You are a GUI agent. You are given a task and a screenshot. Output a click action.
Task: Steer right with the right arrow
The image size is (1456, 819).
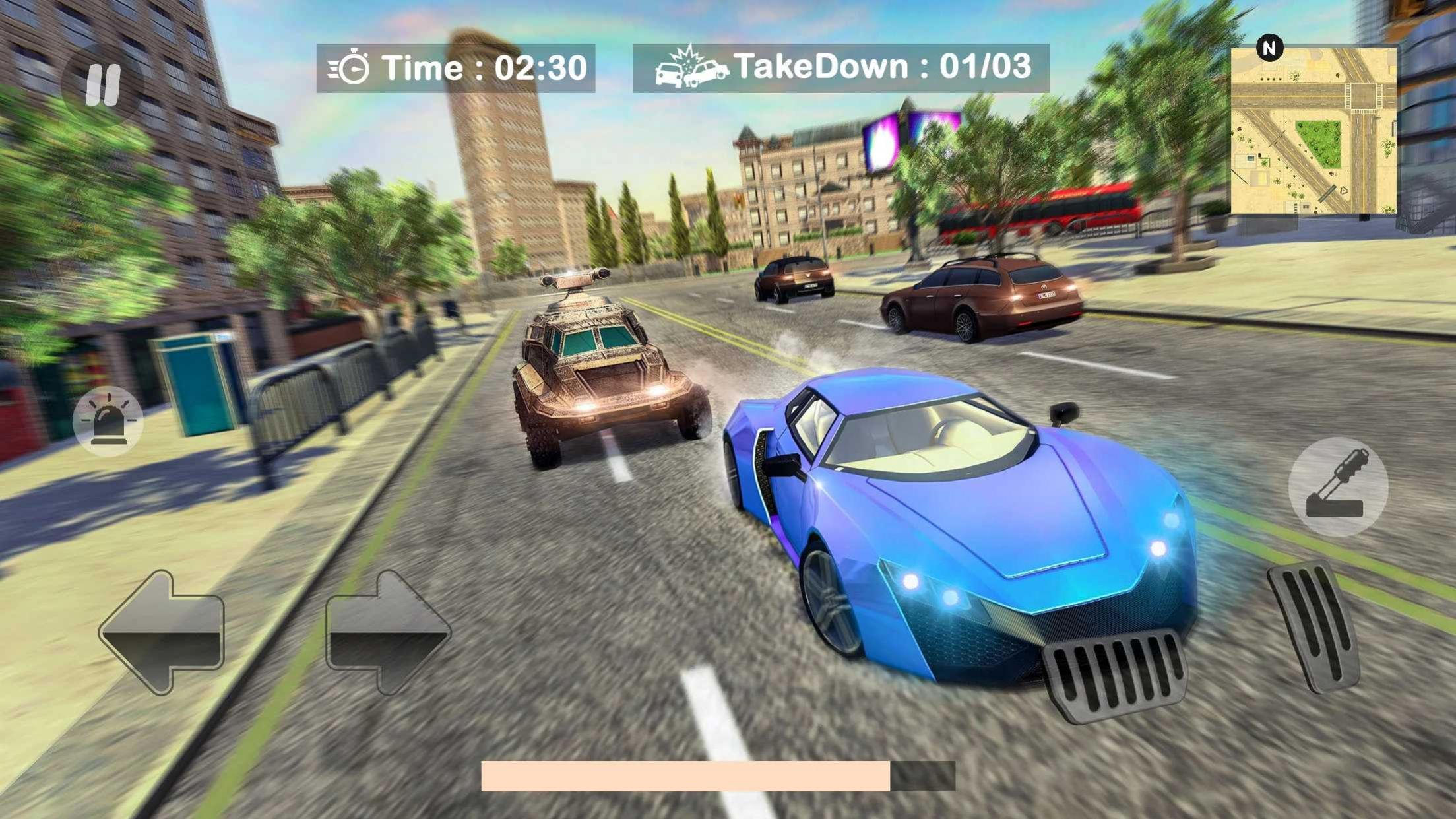click(x=388, y=632)
